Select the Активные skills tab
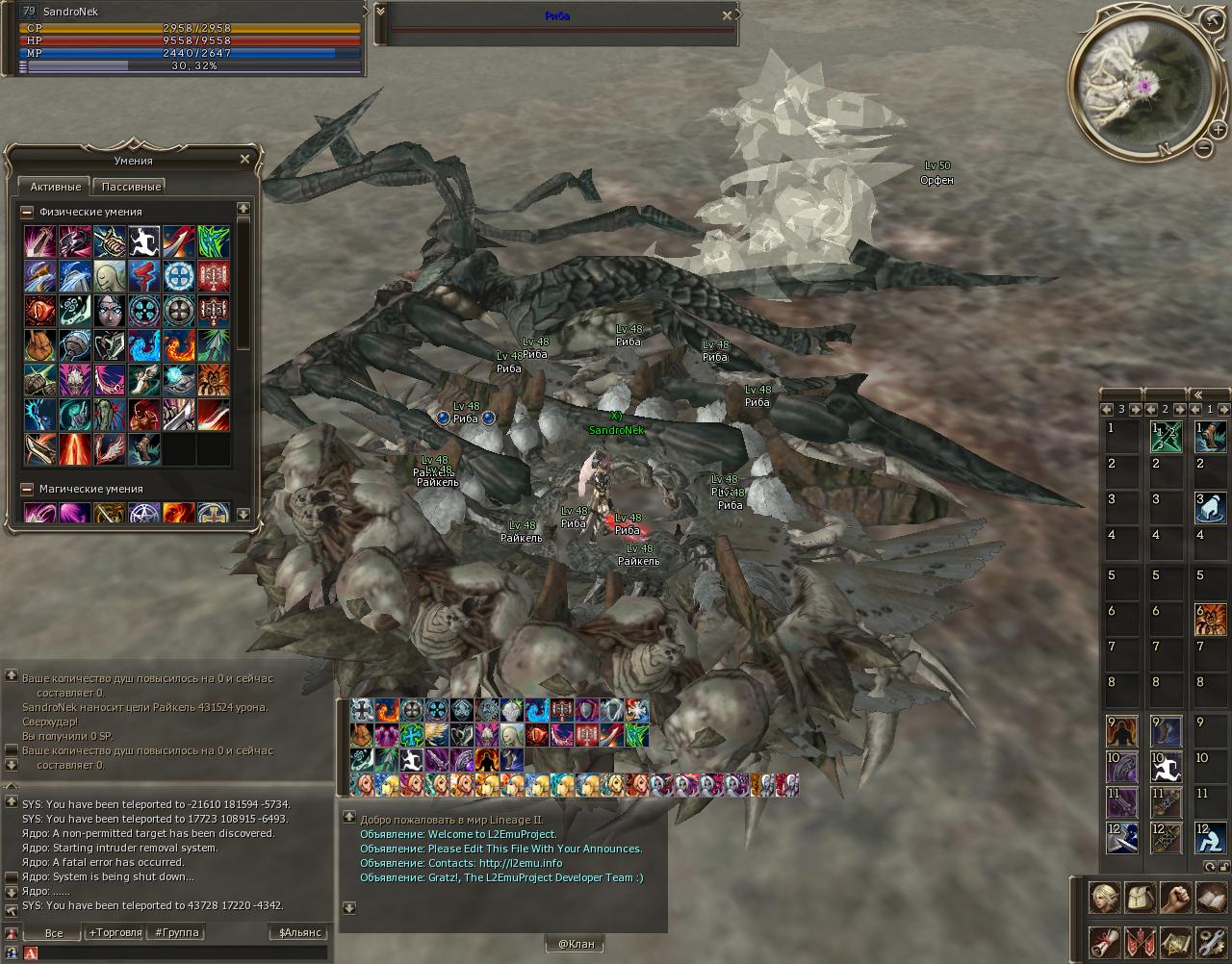 54,187
